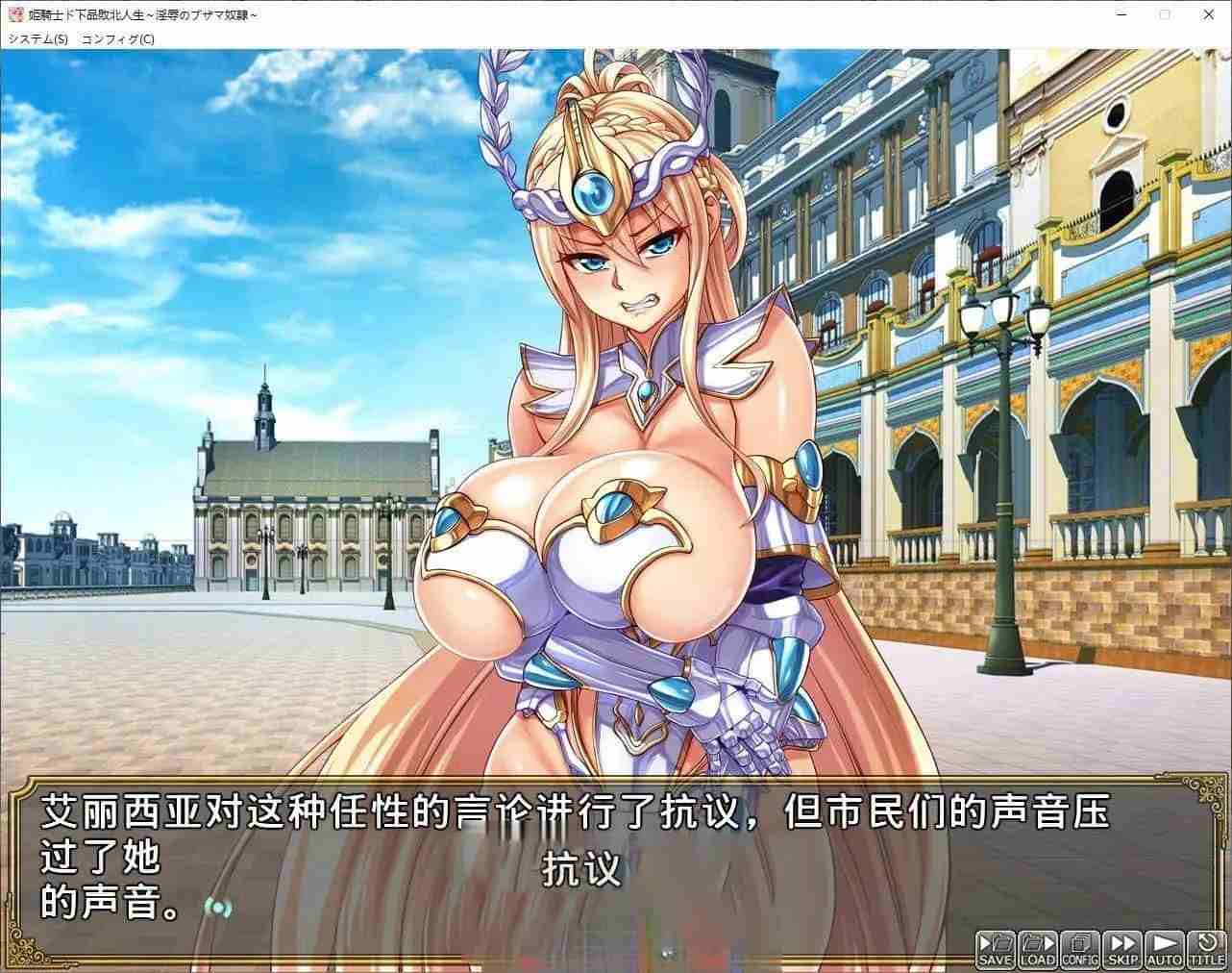The width and height of the screenshot is (1232, 973).
Task: Click the game's app icon in the title bar
Action: tap(12, 15)
